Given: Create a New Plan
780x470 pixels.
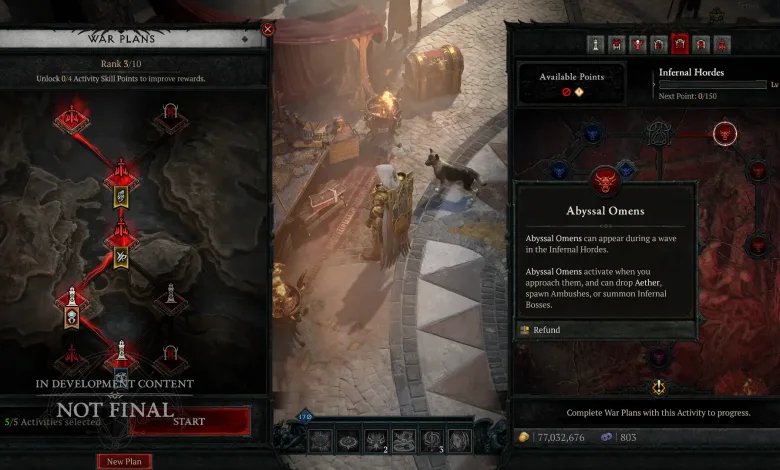Looking at the screenshot, I should coord(124,461).
